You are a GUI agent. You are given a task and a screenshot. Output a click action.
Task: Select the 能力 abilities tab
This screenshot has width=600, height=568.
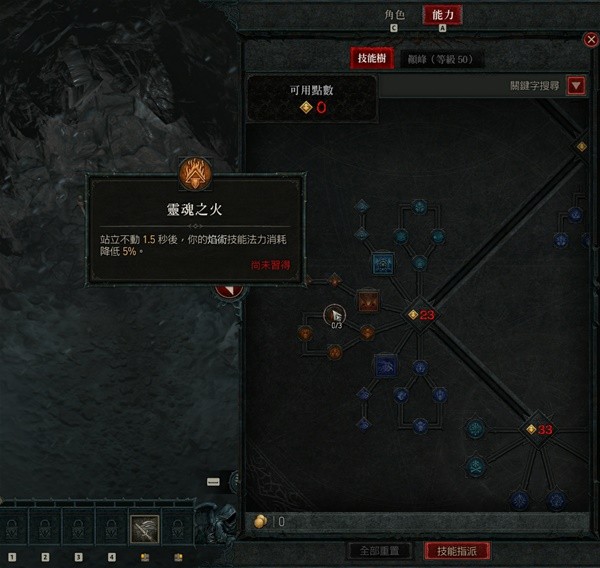pos(442,15)
